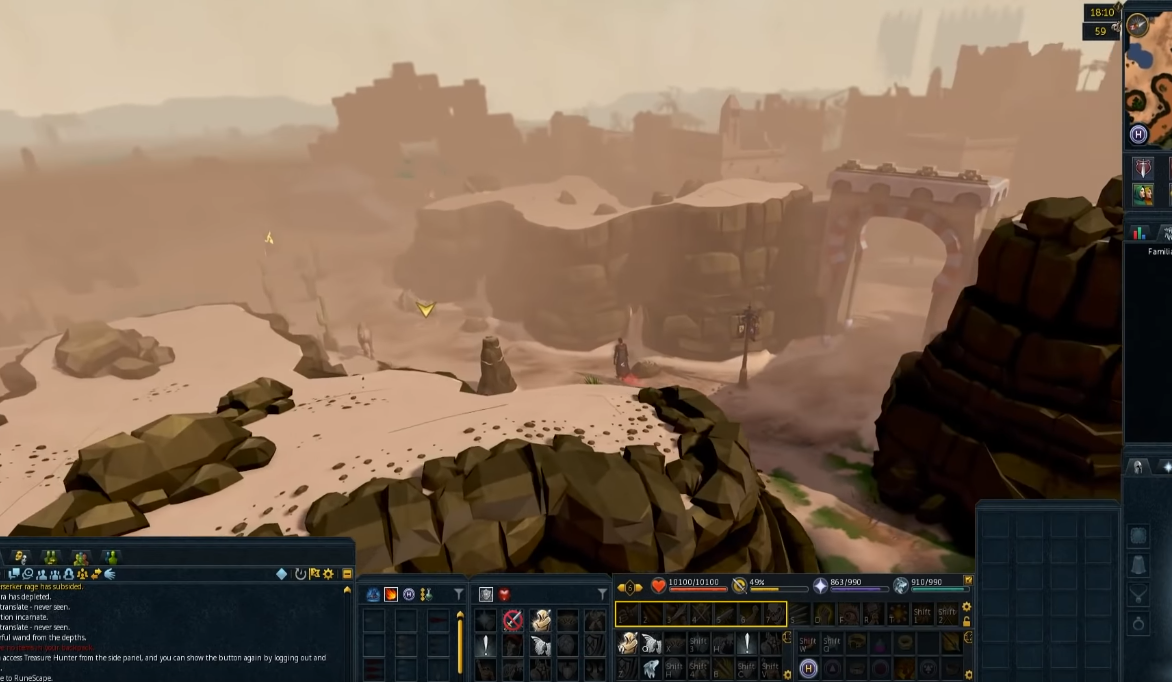Switch to the bar chart skills tab
The height and width of the screenshot is (682, 1172).
1138,233
